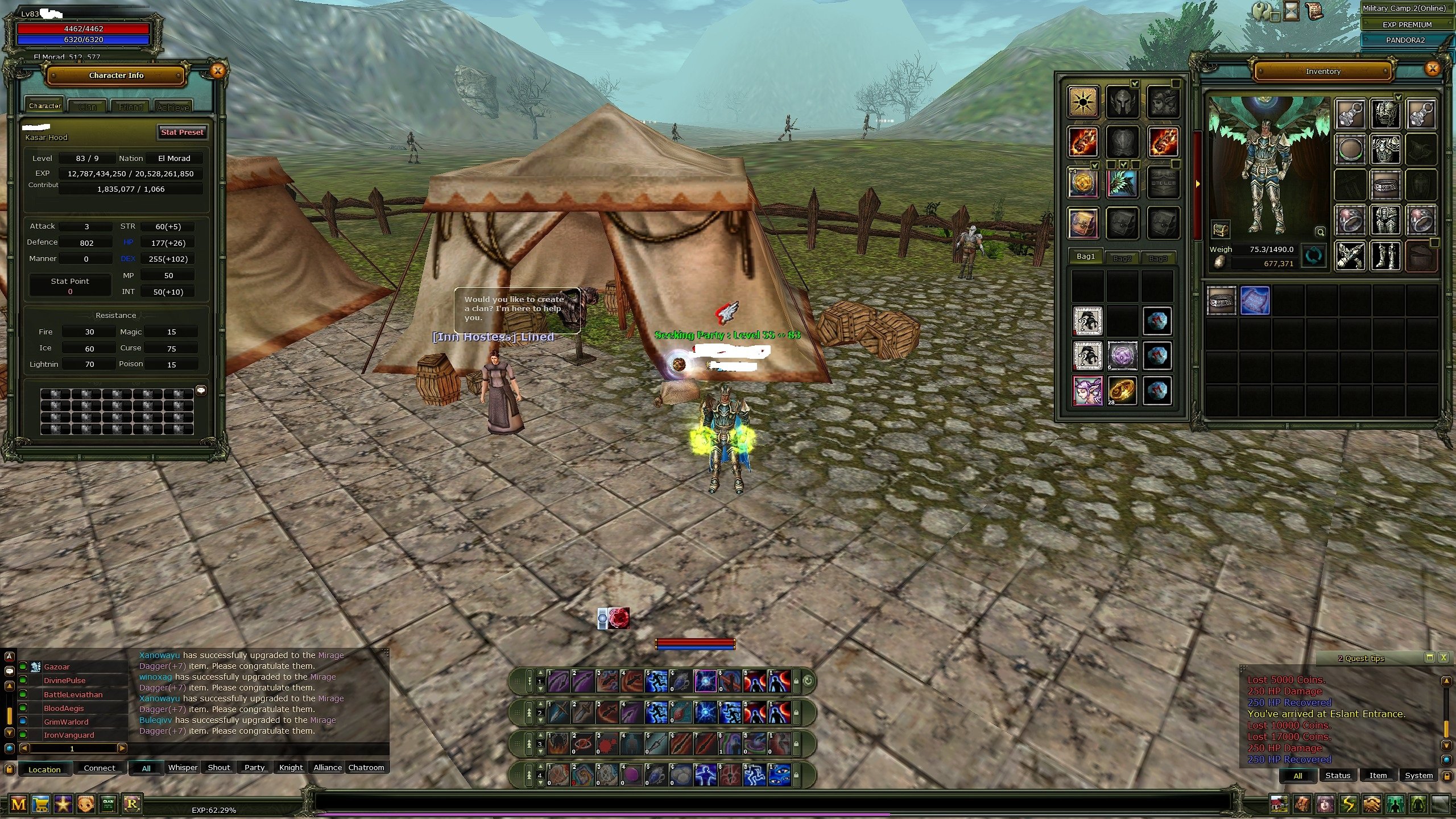Open the M menu icon
This screenshot has height=819, width=1456.
point(18,804)
